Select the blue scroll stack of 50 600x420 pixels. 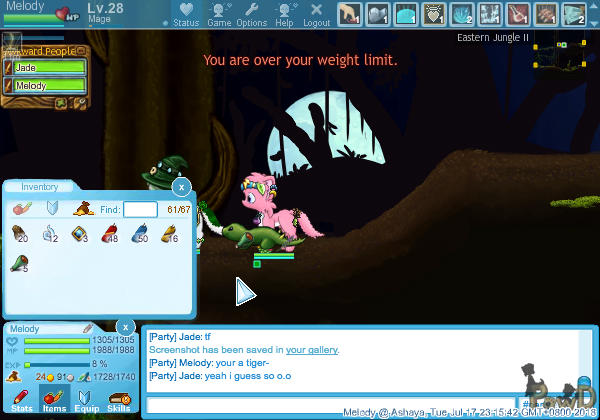point(139,236)
